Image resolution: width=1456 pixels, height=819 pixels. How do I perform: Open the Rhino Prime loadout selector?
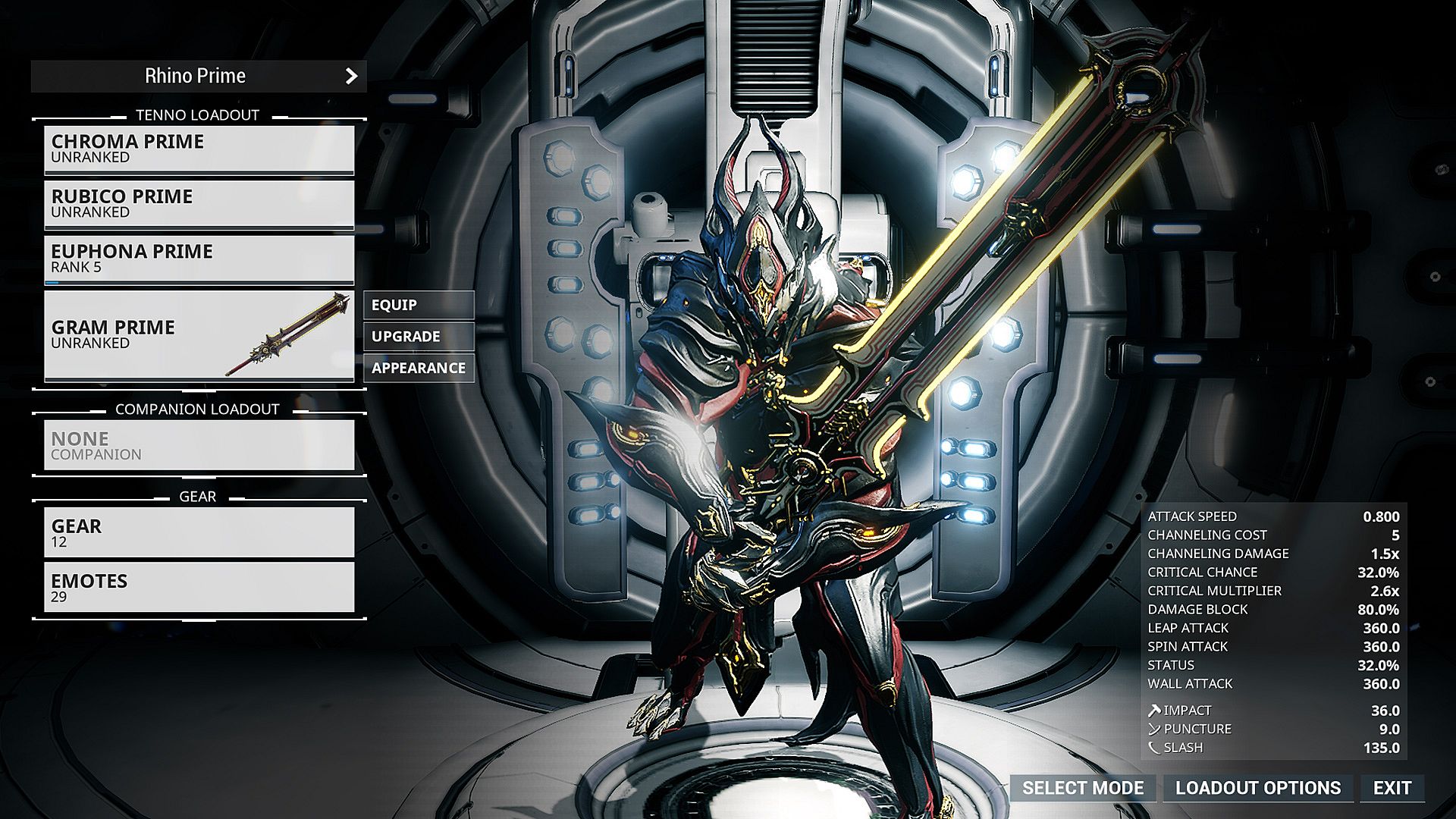click(199, 76)
